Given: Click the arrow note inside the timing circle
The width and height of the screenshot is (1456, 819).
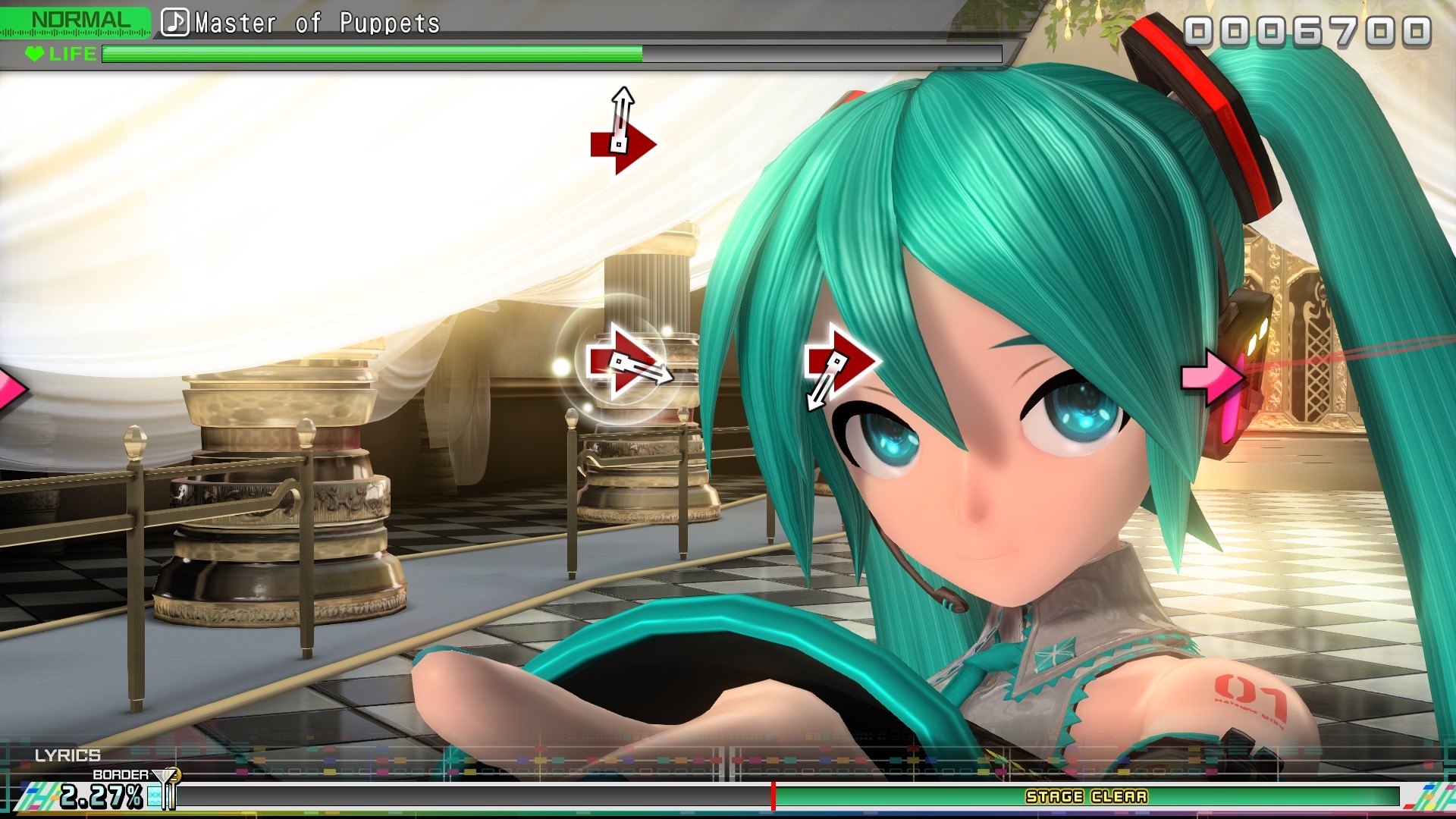Looking at the screenshot, I should [x=622, y=362].
